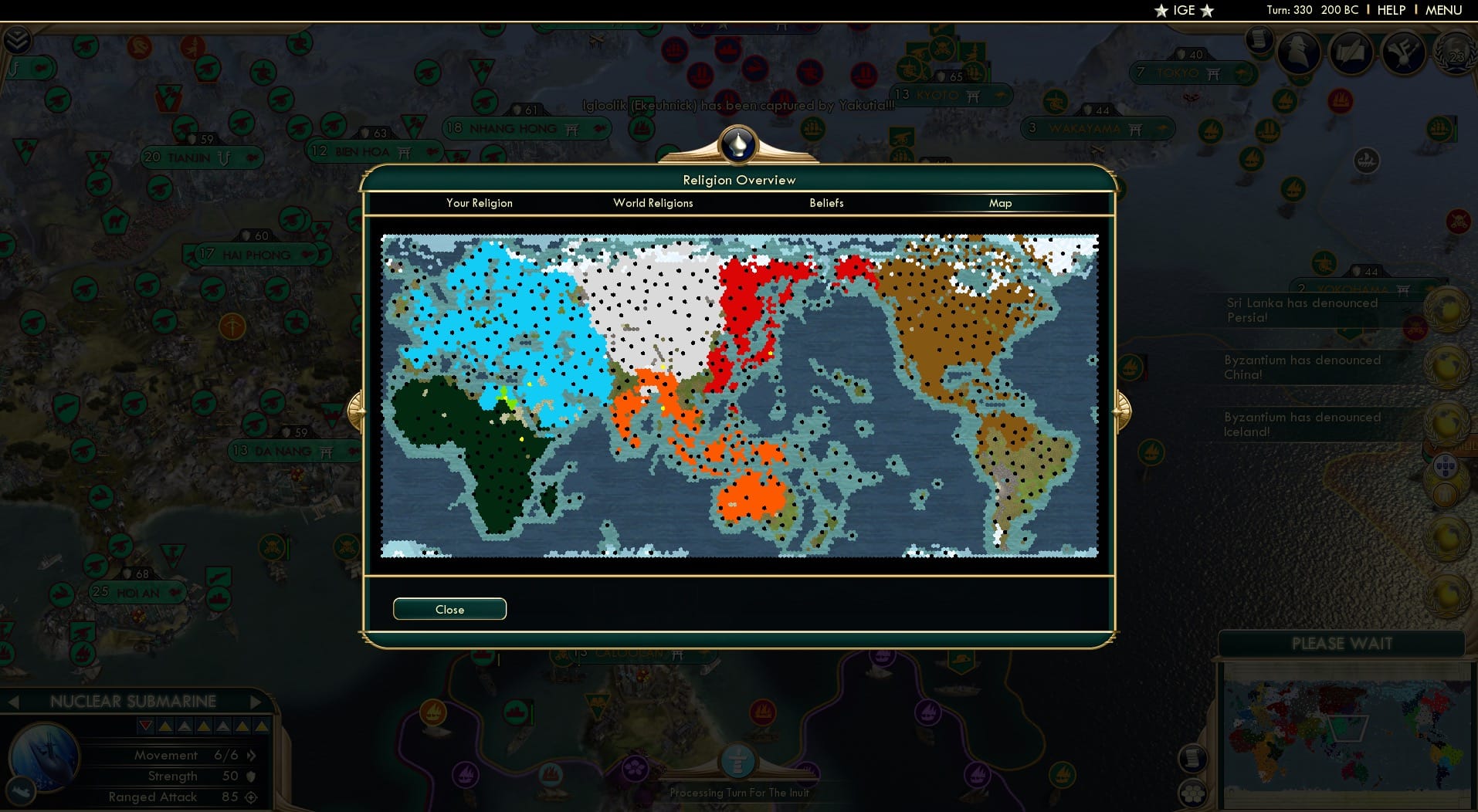Open the Espionage overview spy icon

point(1298,56)
